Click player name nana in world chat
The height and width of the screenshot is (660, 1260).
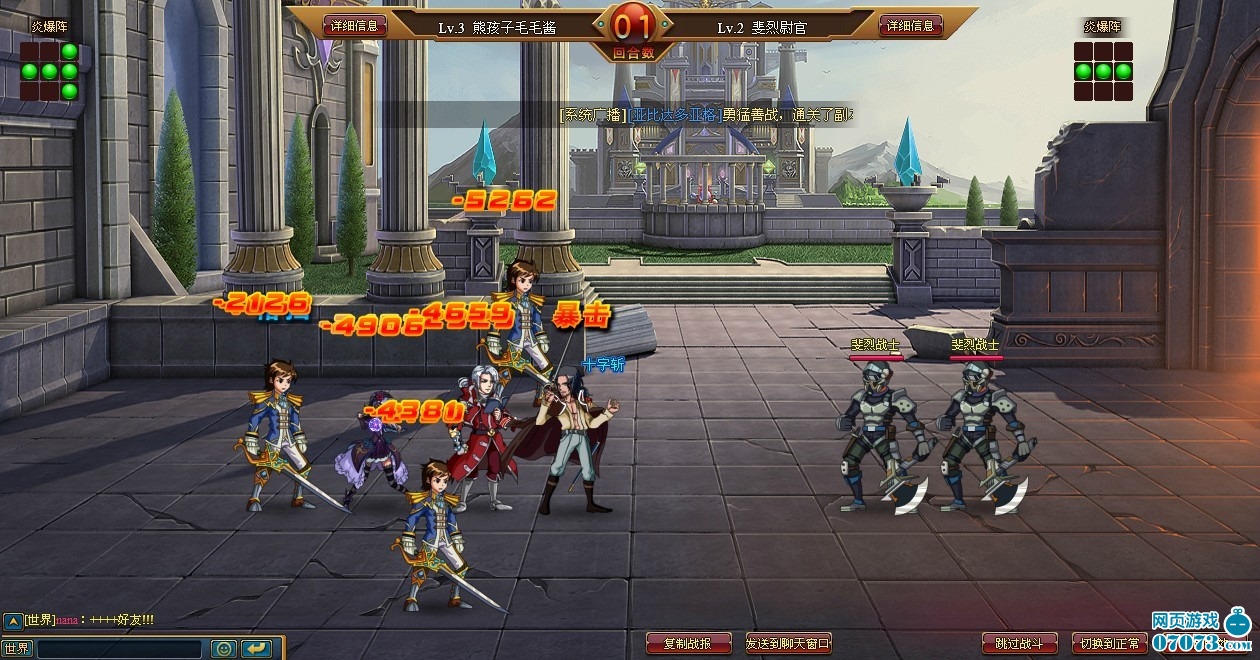click(67, 620)
